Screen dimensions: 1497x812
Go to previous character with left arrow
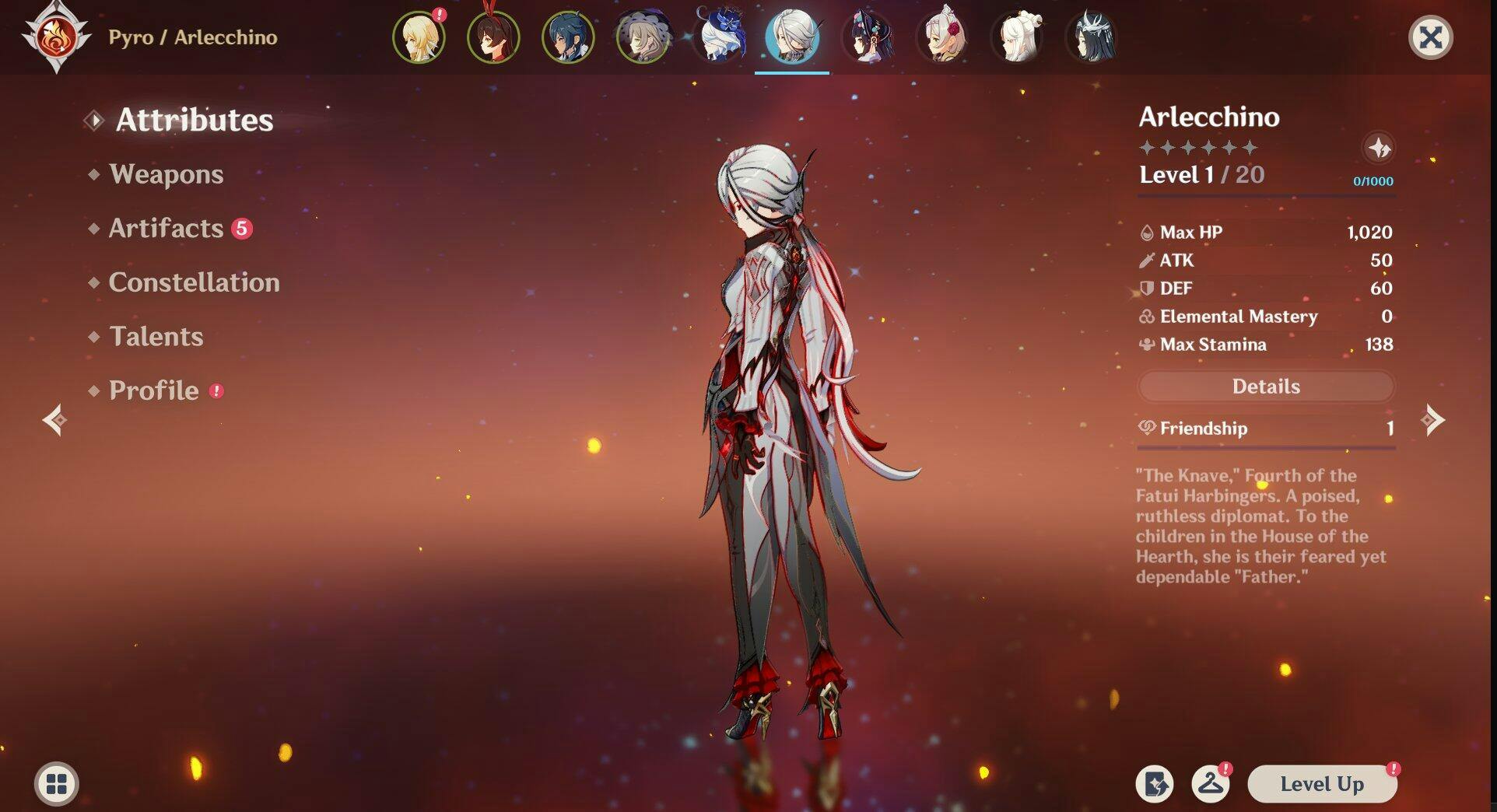tap(54, 420)
